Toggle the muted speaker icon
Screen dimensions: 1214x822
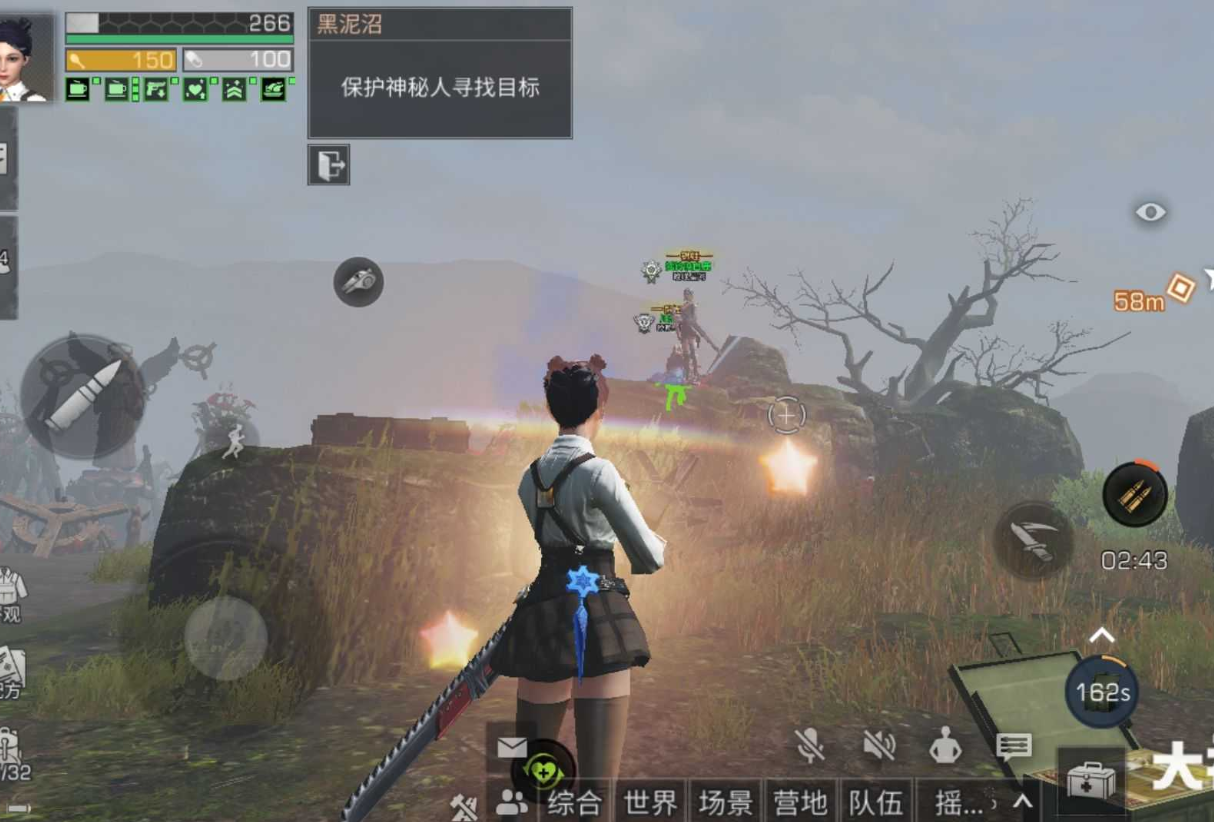(x=878, y=744)
